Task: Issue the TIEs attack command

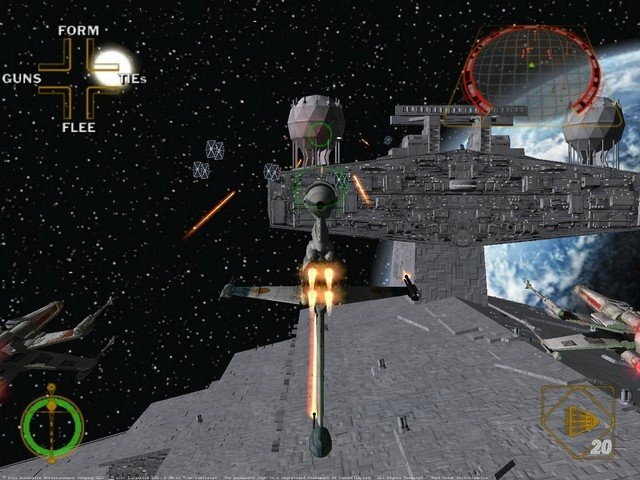Action: pyautogui.click(x=132, y=78)
